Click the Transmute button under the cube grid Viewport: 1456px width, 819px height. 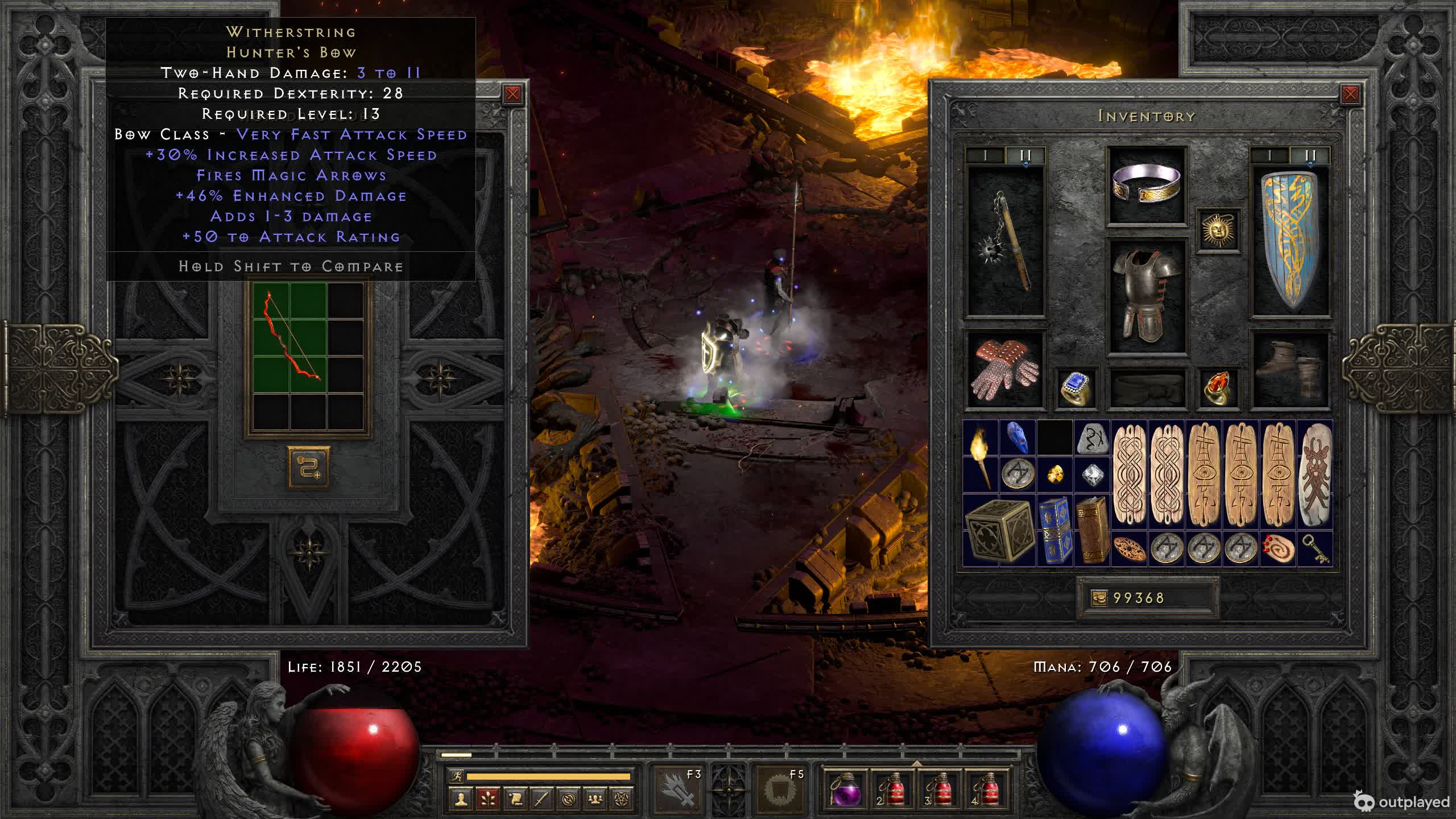pyautogui.click(x=308, y=467)
